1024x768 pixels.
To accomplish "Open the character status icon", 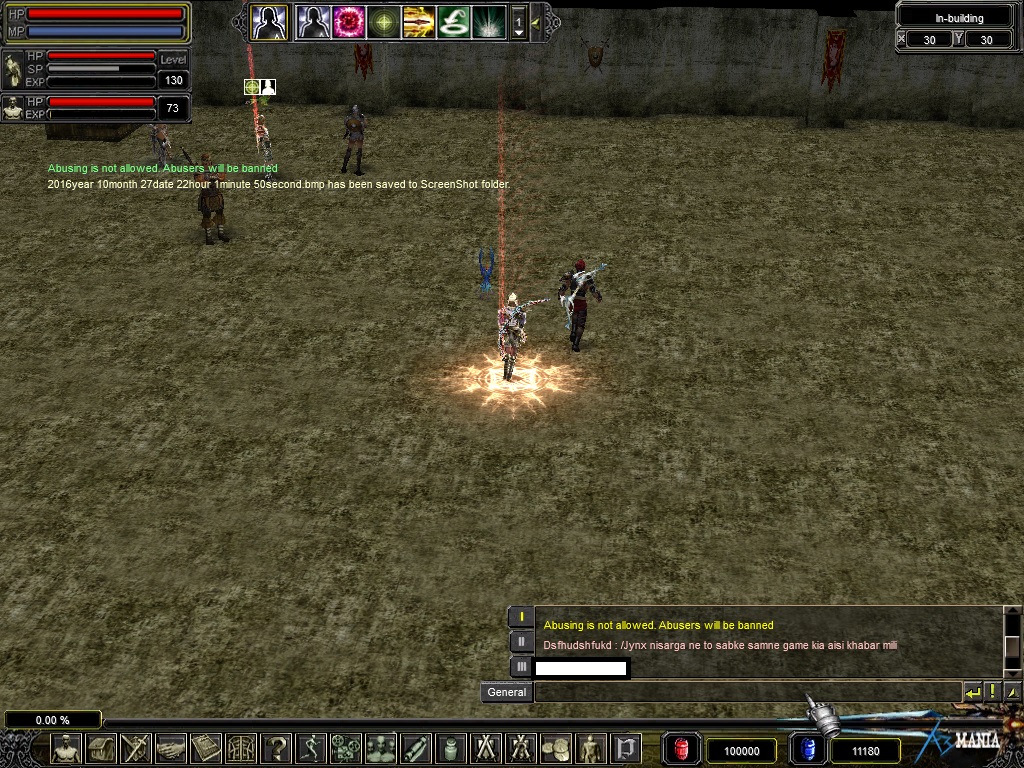I will tap(66, 748).
